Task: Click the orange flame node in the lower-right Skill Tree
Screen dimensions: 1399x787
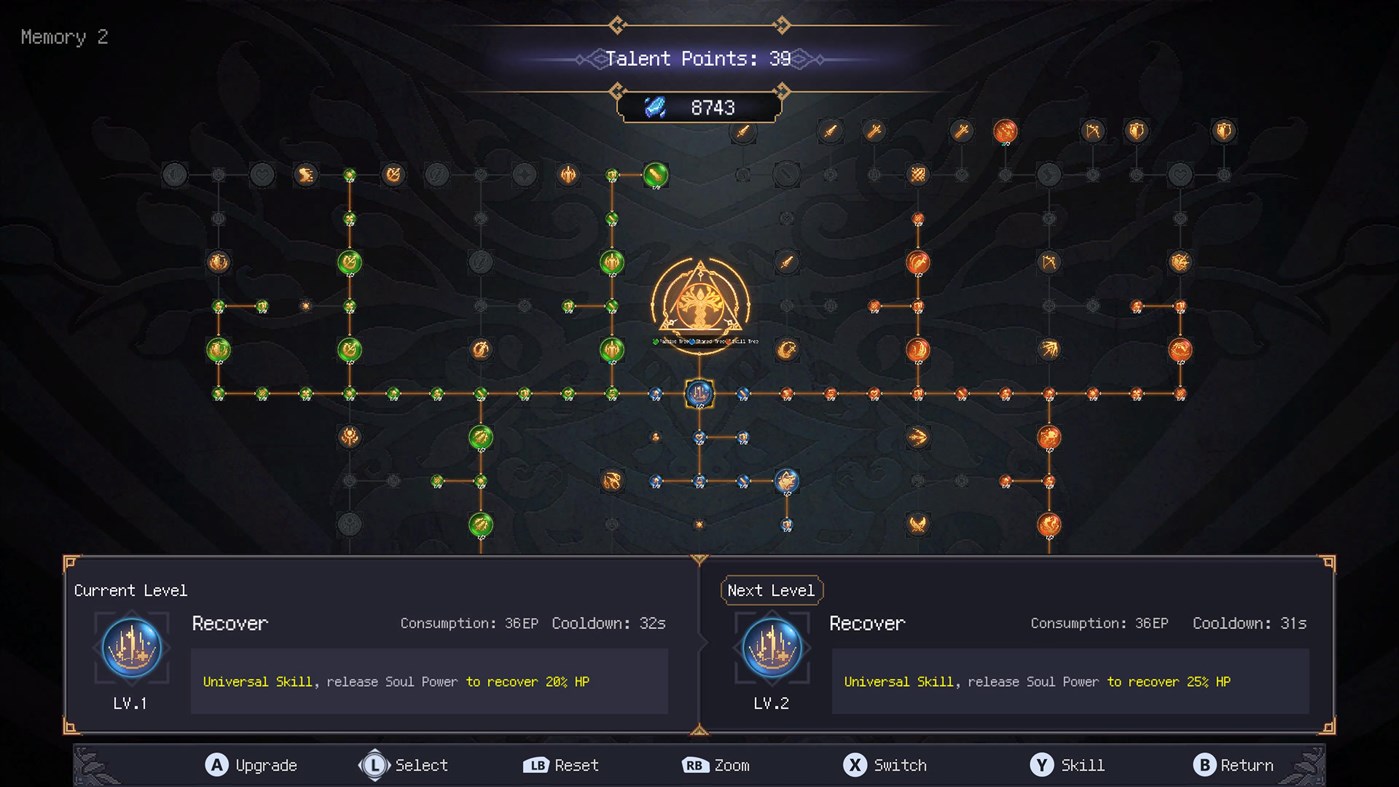Action: (x=1049, y=436)
